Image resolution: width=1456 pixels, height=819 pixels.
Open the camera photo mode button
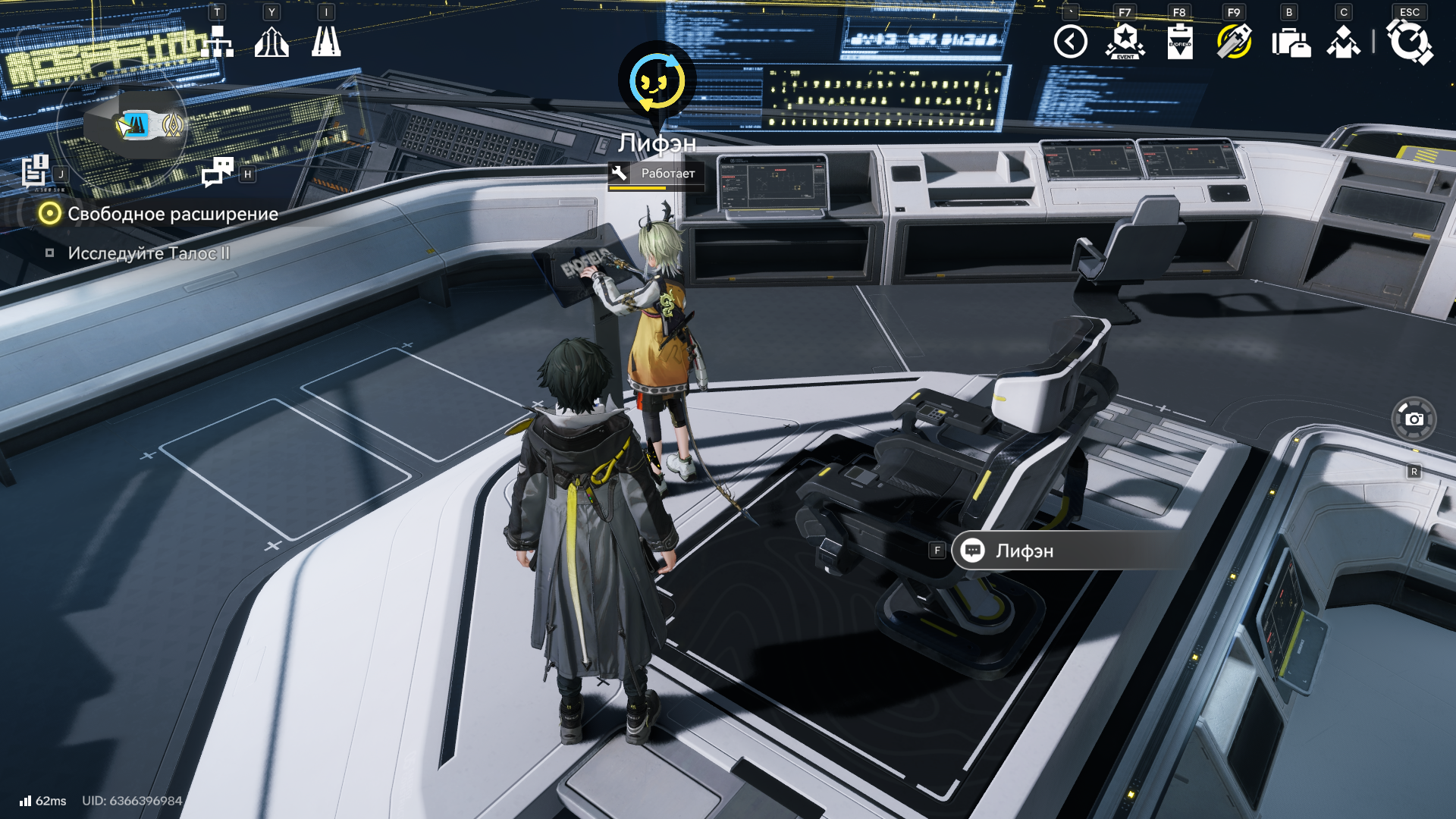1414,419
